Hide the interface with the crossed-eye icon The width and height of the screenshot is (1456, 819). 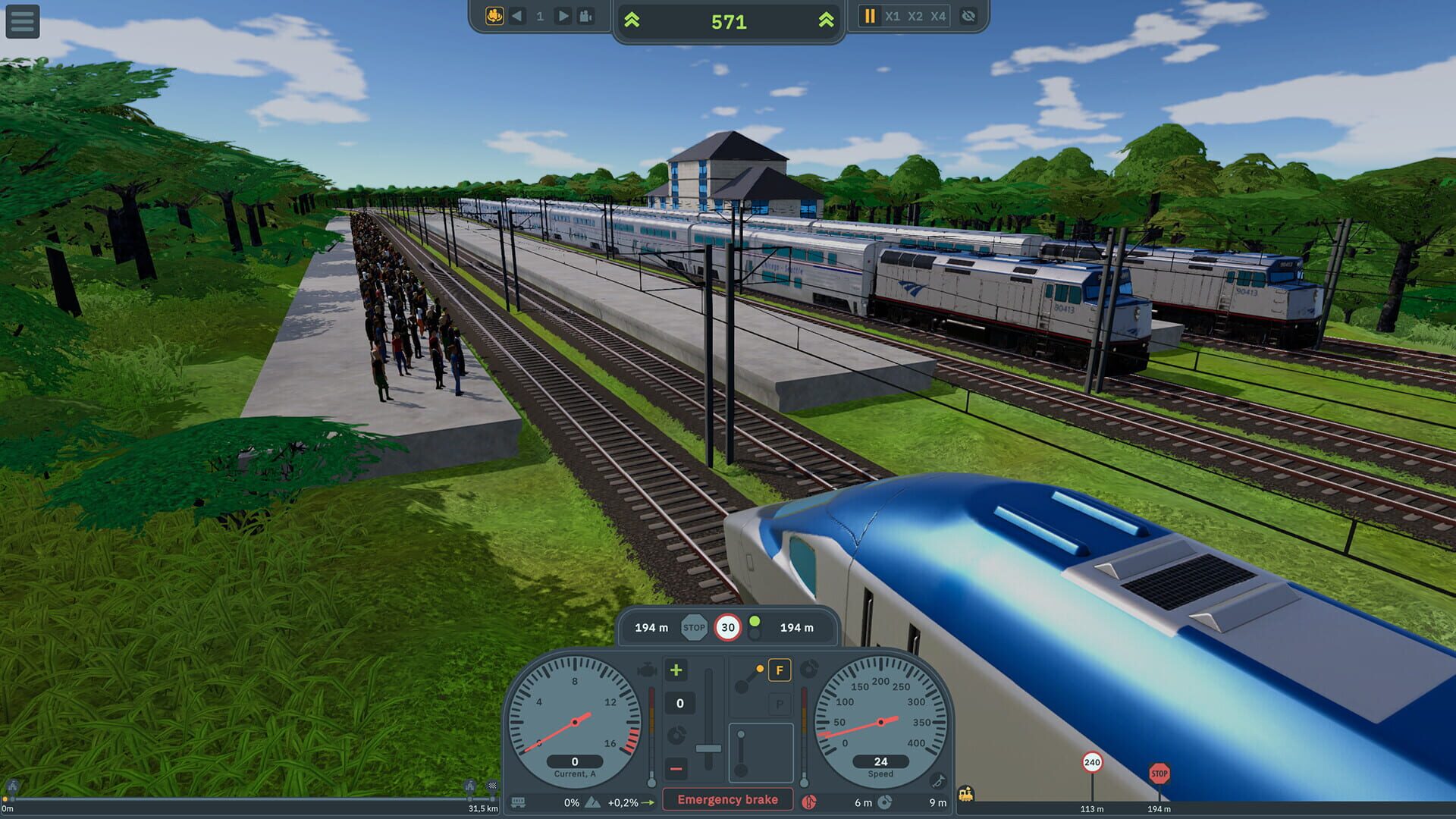(x=968, y=17)
